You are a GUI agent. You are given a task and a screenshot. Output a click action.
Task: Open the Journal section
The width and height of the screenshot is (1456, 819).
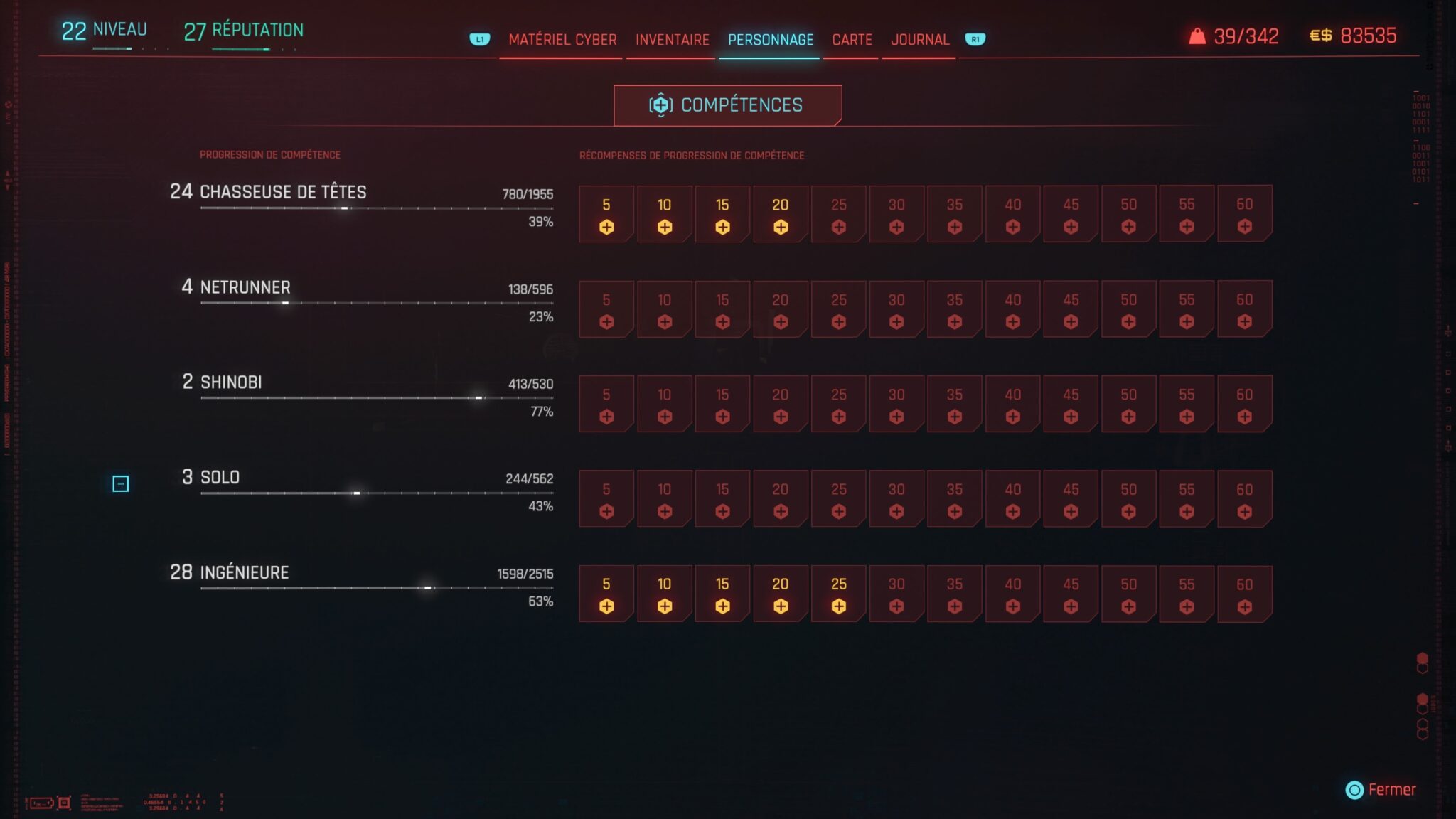(x=919, y=40)
